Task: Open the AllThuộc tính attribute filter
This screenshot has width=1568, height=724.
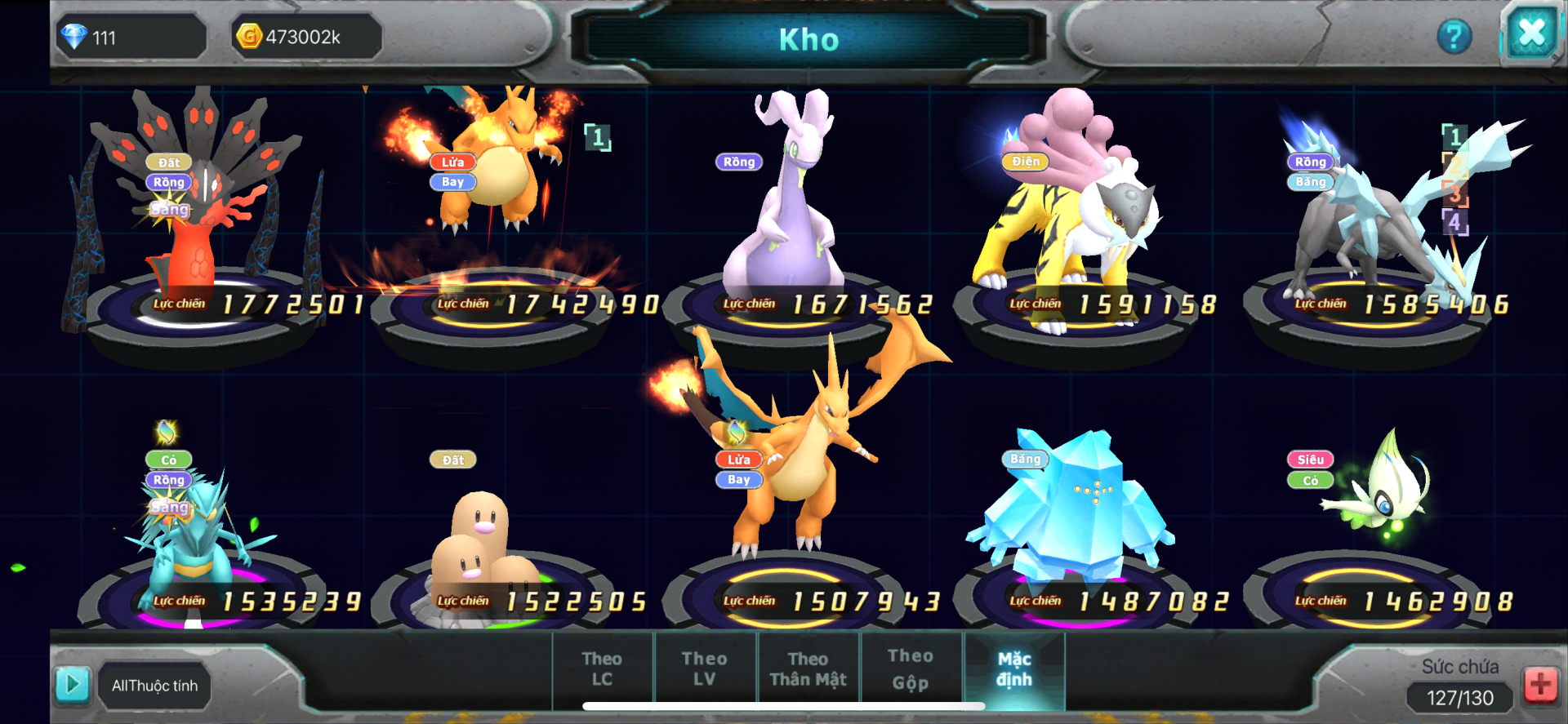Action: click(x=154, y=686)
